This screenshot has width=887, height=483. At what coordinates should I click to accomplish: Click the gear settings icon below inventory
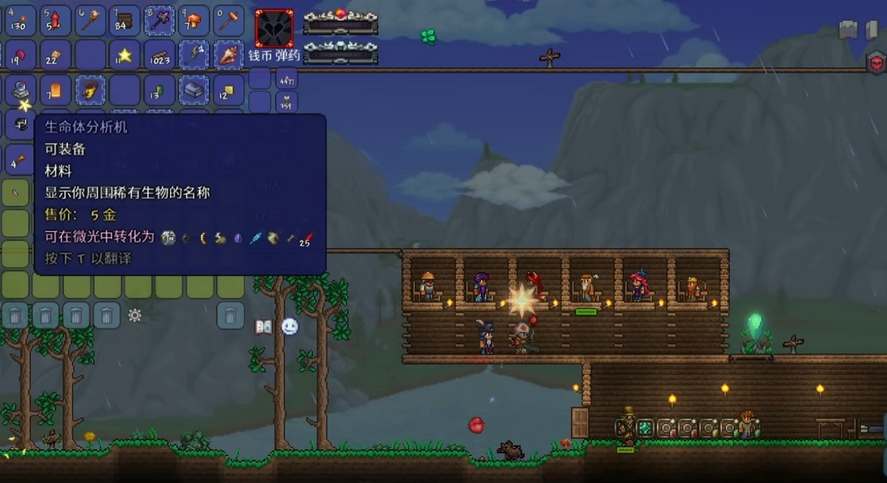click(135, 315)
